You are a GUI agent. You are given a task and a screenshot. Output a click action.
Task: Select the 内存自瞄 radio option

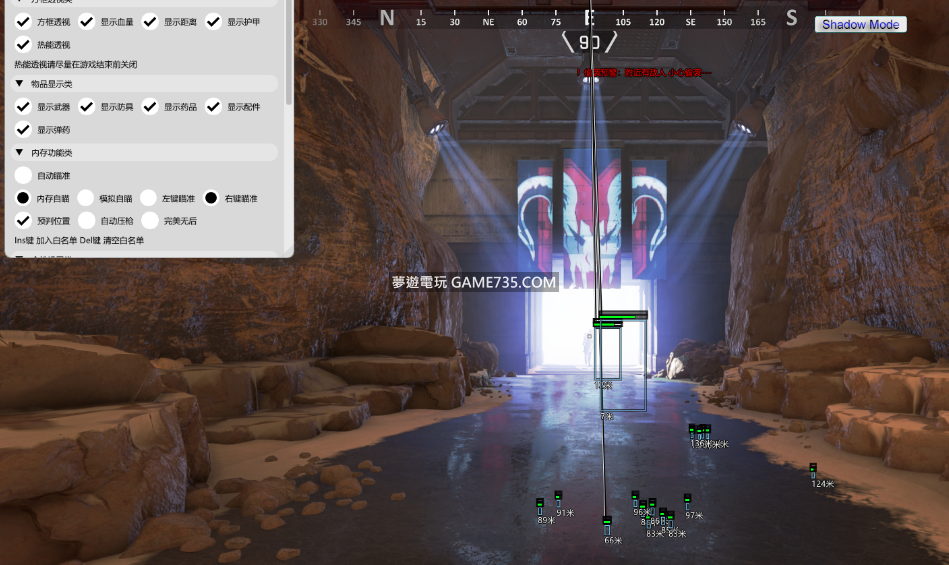click(23, 198)
